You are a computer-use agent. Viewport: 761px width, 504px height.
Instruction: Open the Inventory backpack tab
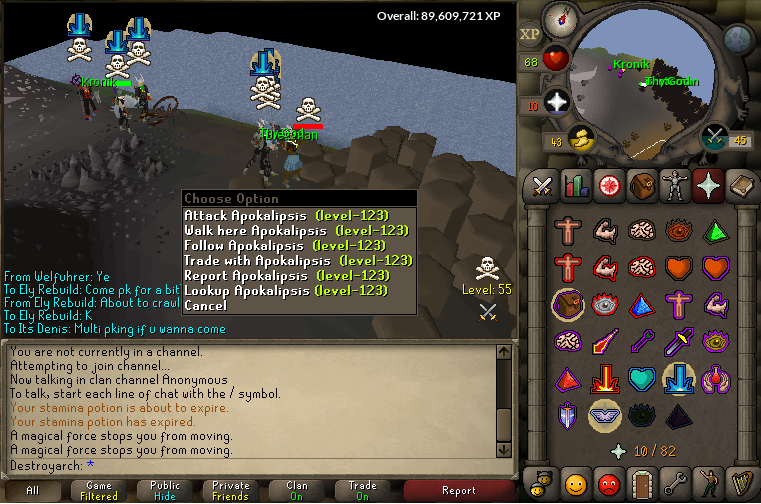coord(641,185)
